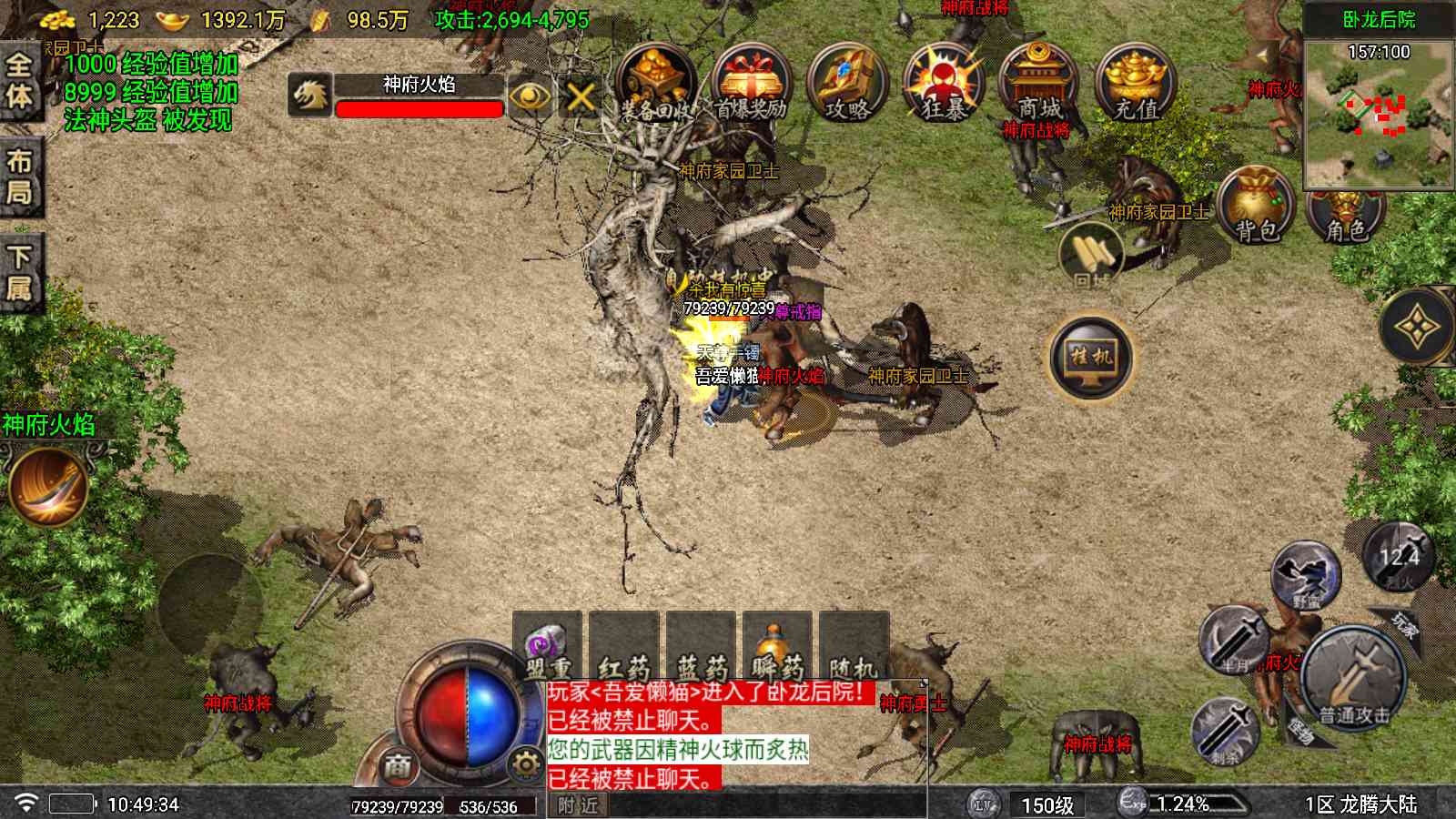Select the 附近 nearby chat channel
1456x819 pixels.
579,805
